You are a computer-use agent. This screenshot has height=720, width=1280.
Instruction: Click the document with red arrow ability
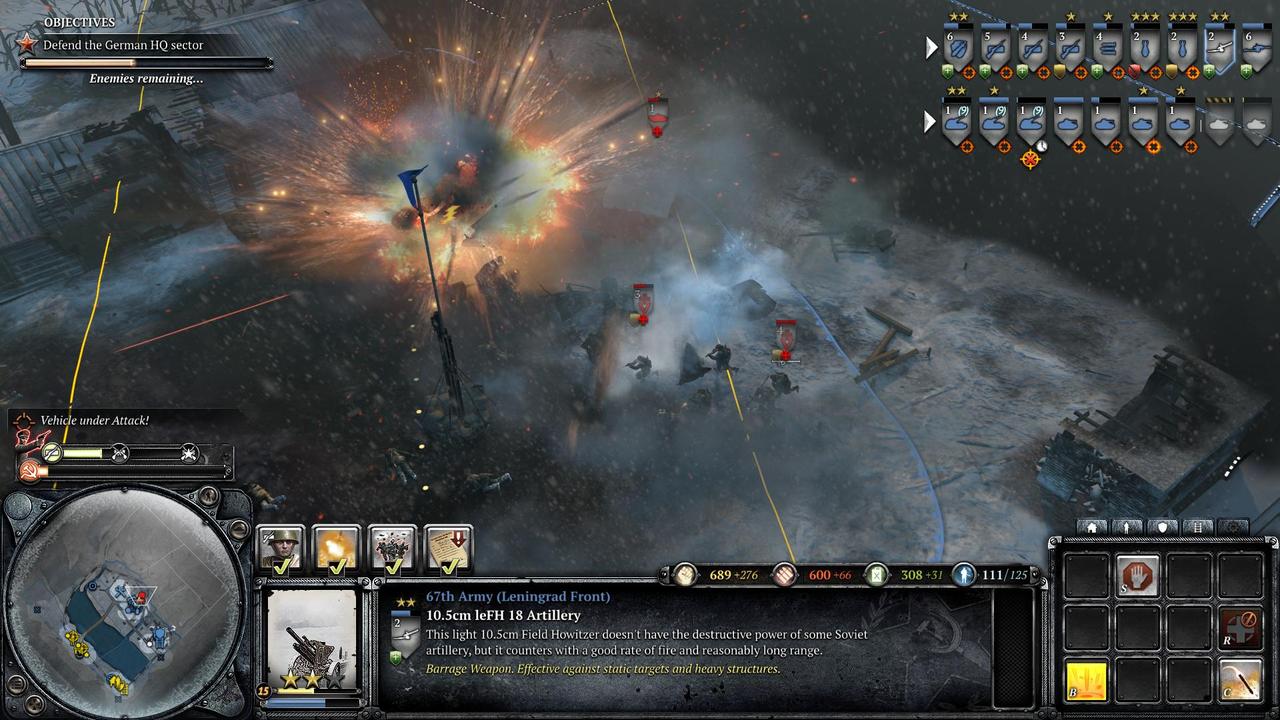coord(449,548)
